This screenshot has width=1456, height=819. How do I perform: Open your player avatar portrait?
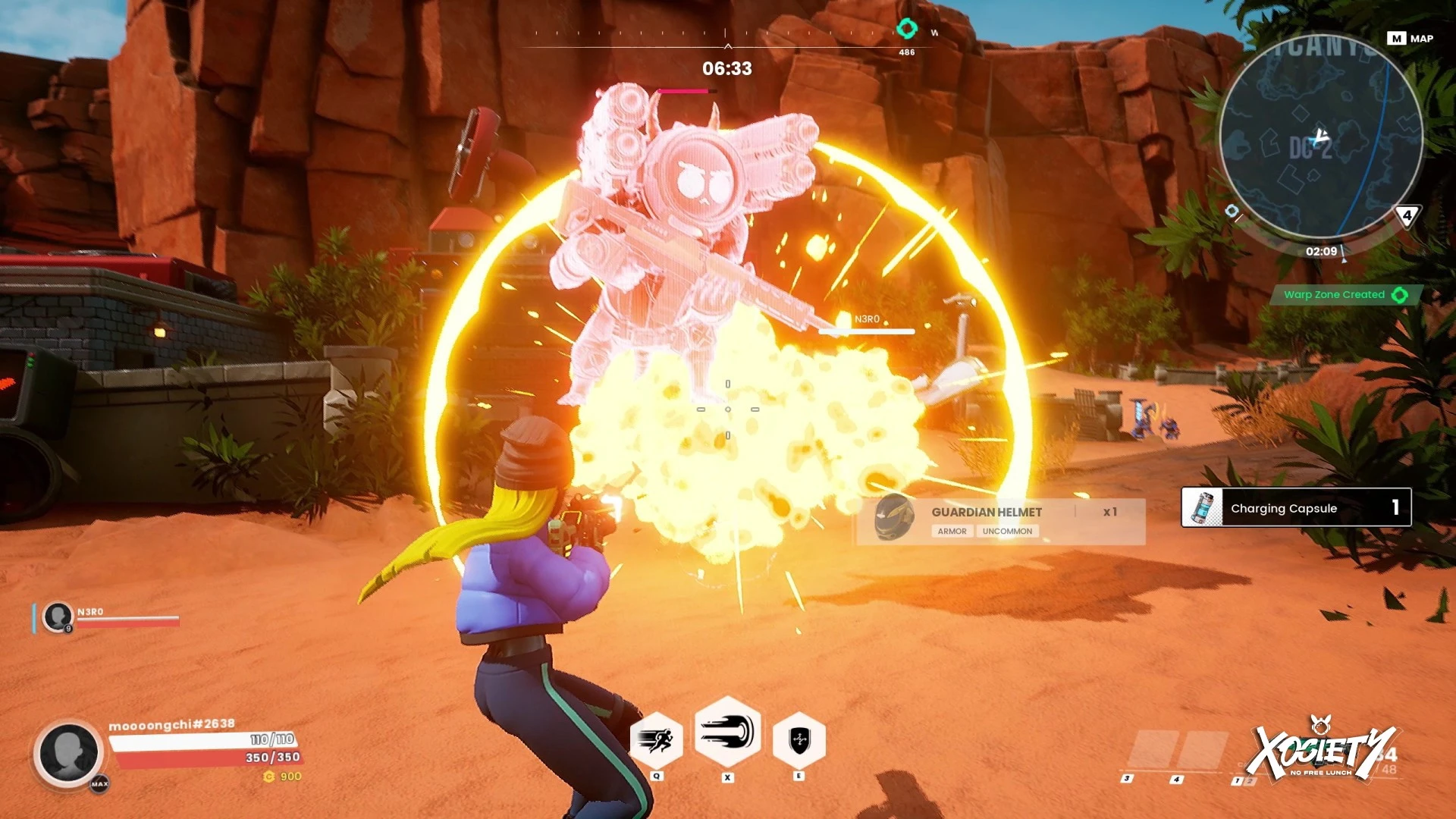click(68, 753)
